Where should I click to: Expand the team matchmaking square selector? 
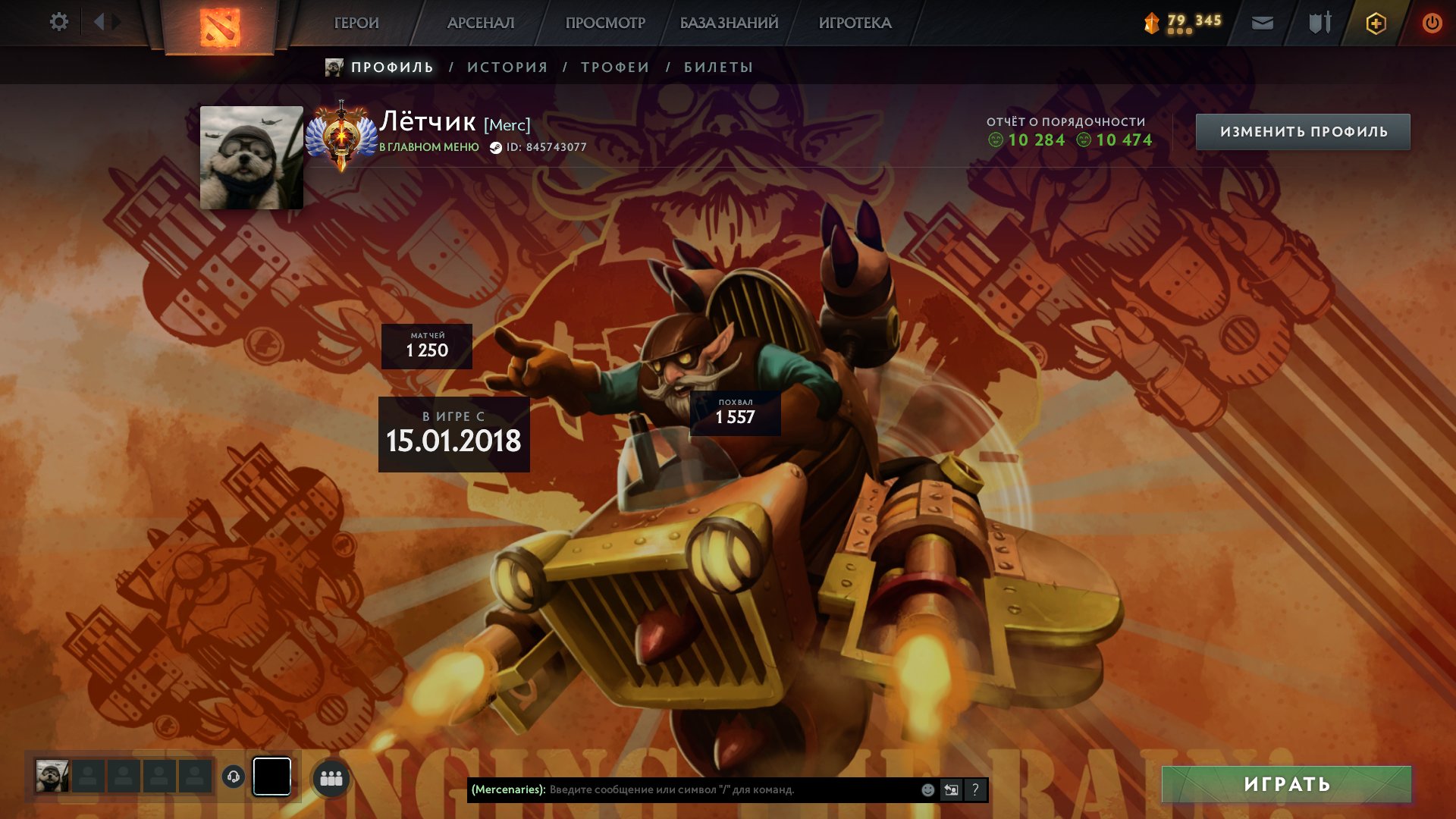[271, 775]
